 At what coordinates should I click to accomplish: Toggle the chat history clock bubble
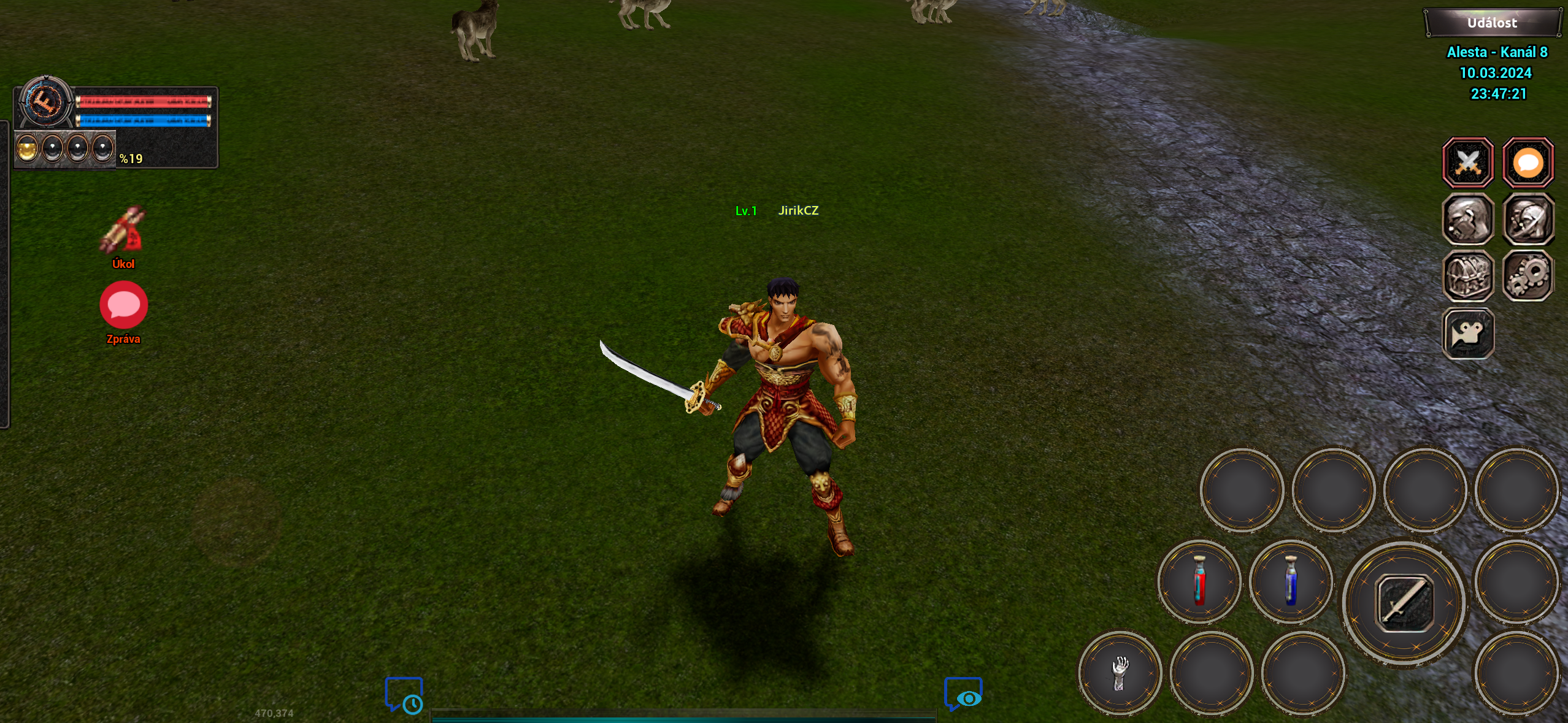coord(404,695)
